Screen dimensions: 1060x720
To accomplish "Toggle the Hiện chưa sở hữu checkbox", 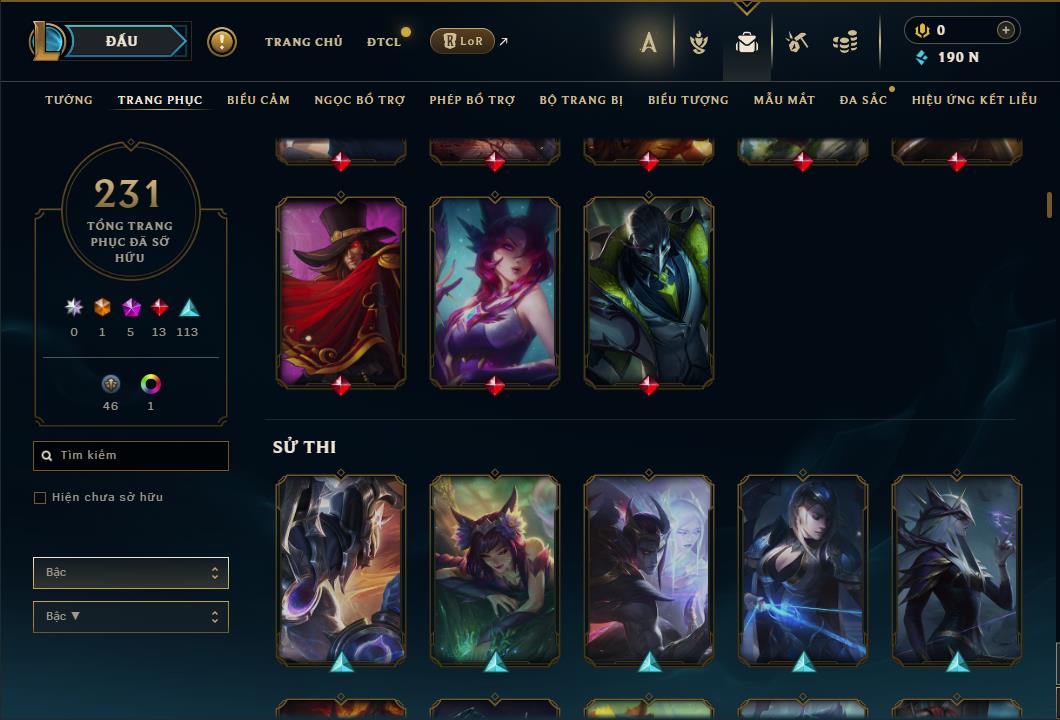I will 40,498.
